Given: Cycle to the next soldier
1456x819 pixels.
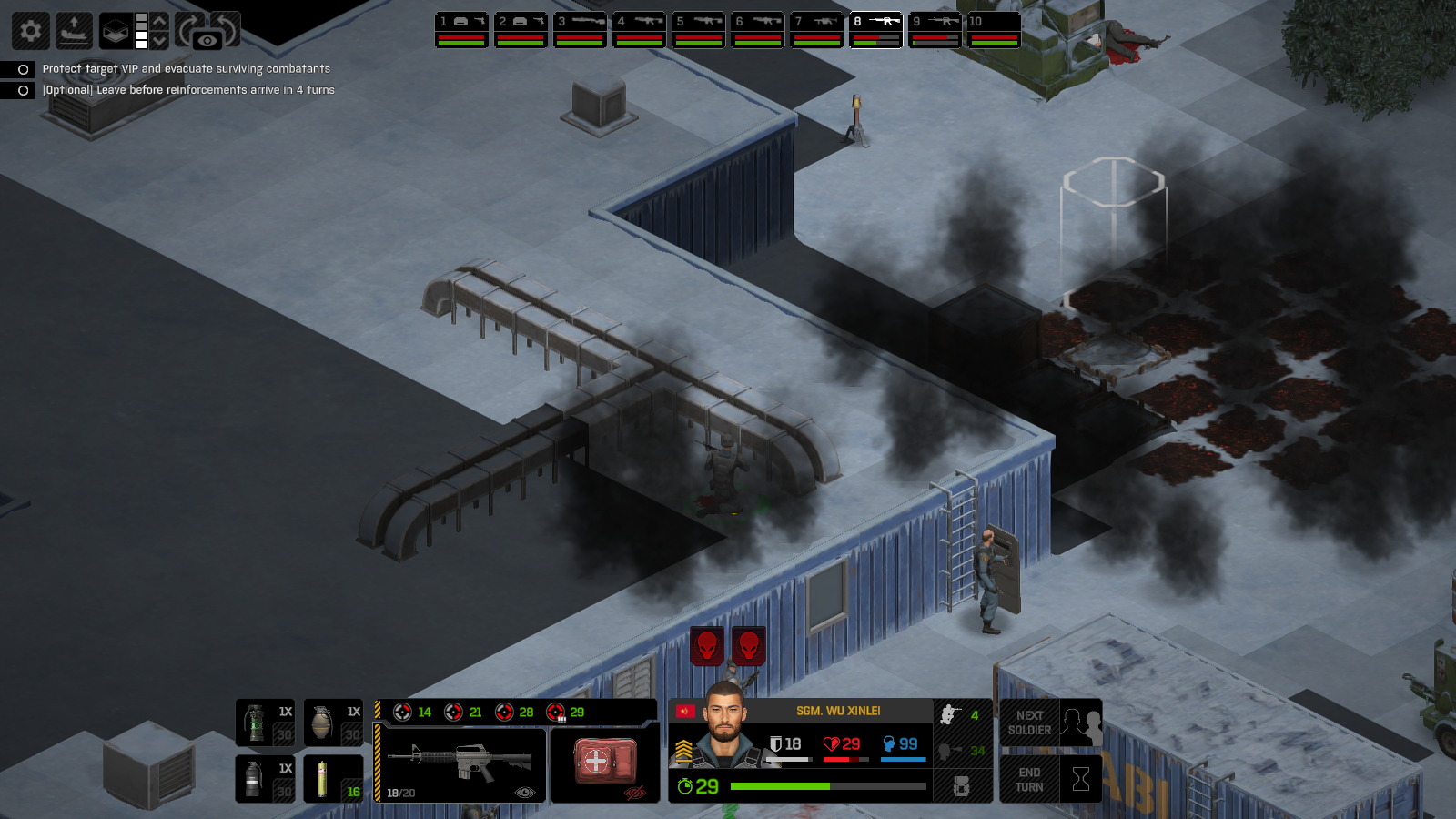Looking at the screenshot, I should [x=1051, y=723].
